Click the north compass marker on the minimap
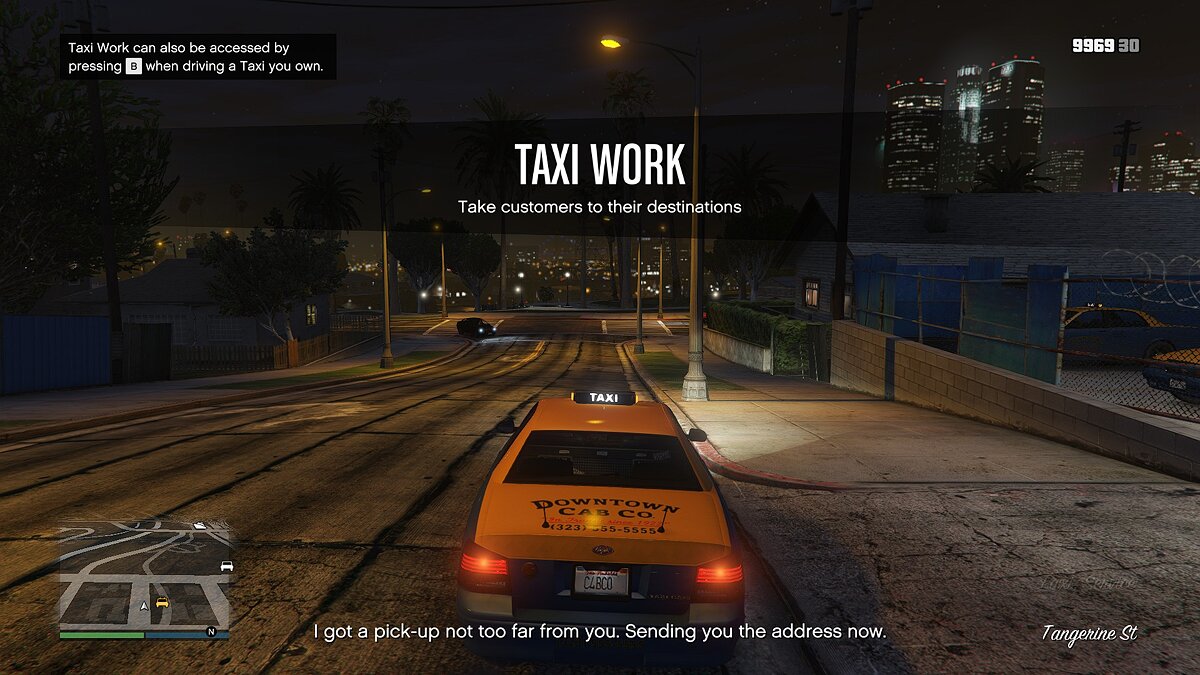1200x675 pixels. 211,632
